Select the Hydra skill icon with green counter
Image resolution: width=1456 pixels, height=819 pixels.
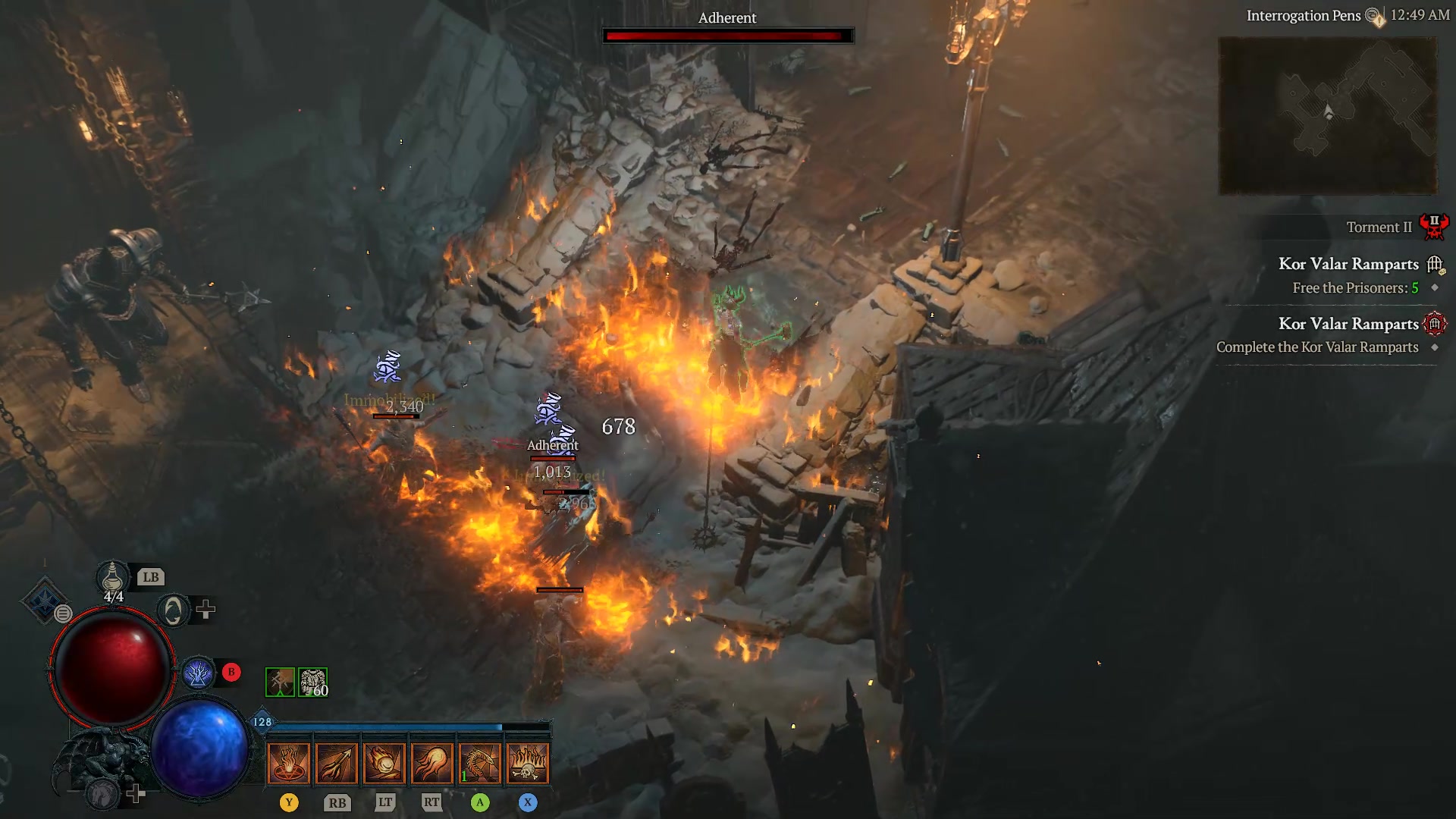[480, 764]
